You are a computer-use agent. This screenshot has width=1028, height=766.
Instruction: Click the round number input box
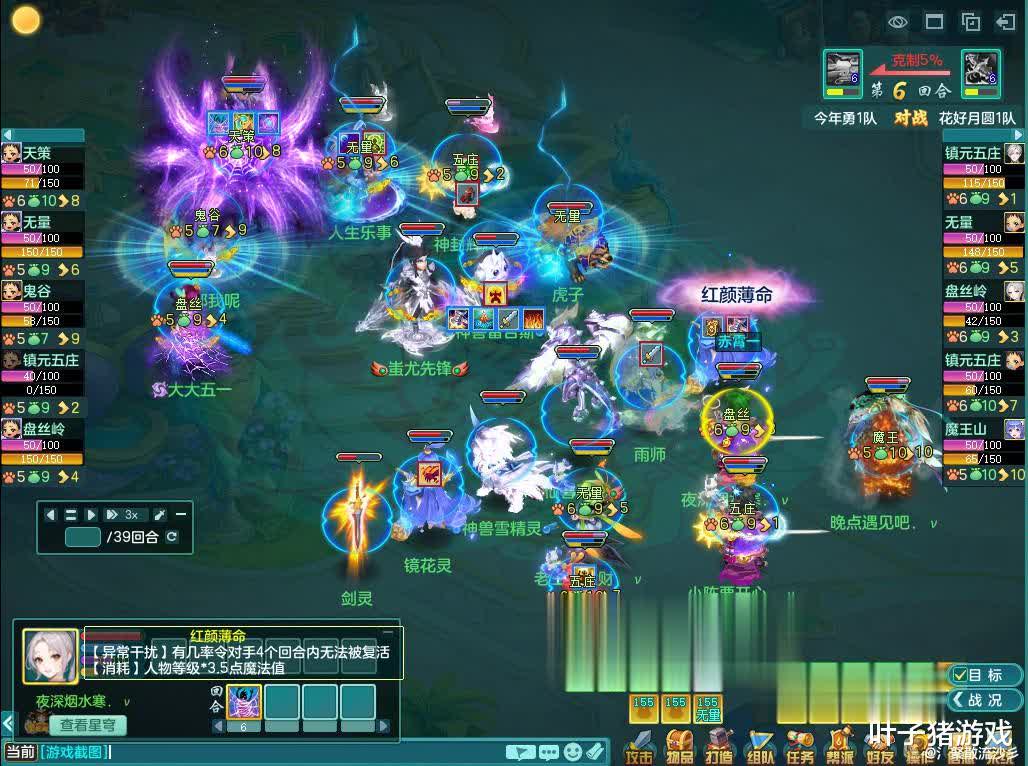tap(82, 537)
